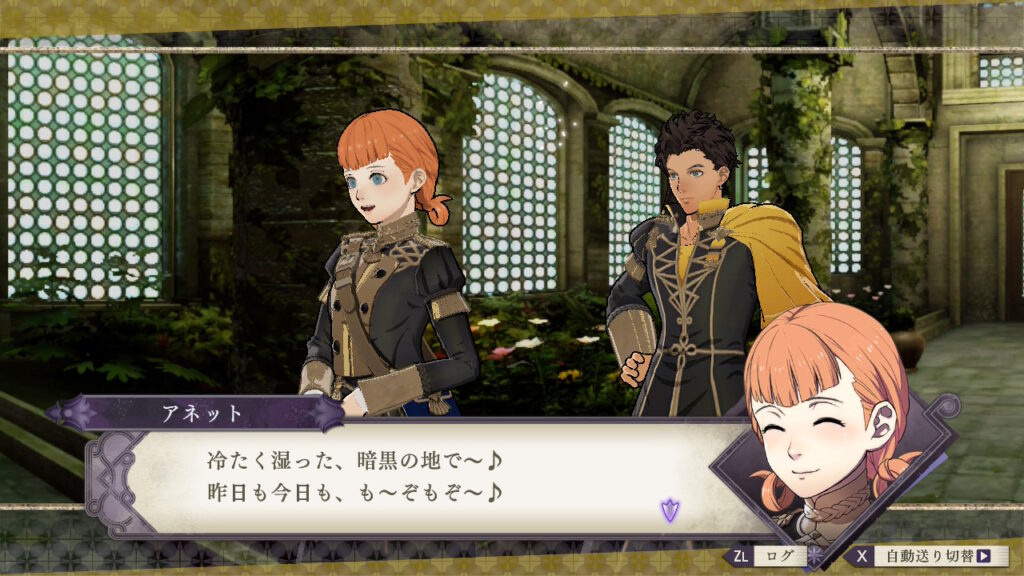Open the ログ dialogue log
The height and width of the screenshot is (576, 1024).
point(769,556)
